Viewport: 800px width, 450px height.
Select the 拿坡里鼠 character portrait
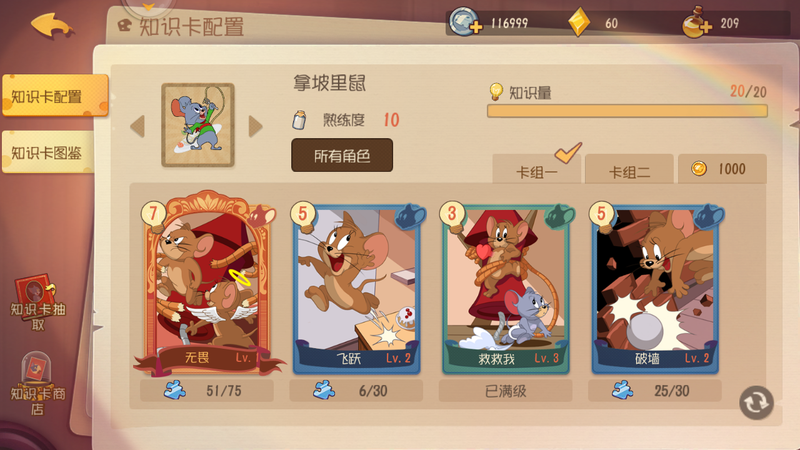[x=197, y=125]
